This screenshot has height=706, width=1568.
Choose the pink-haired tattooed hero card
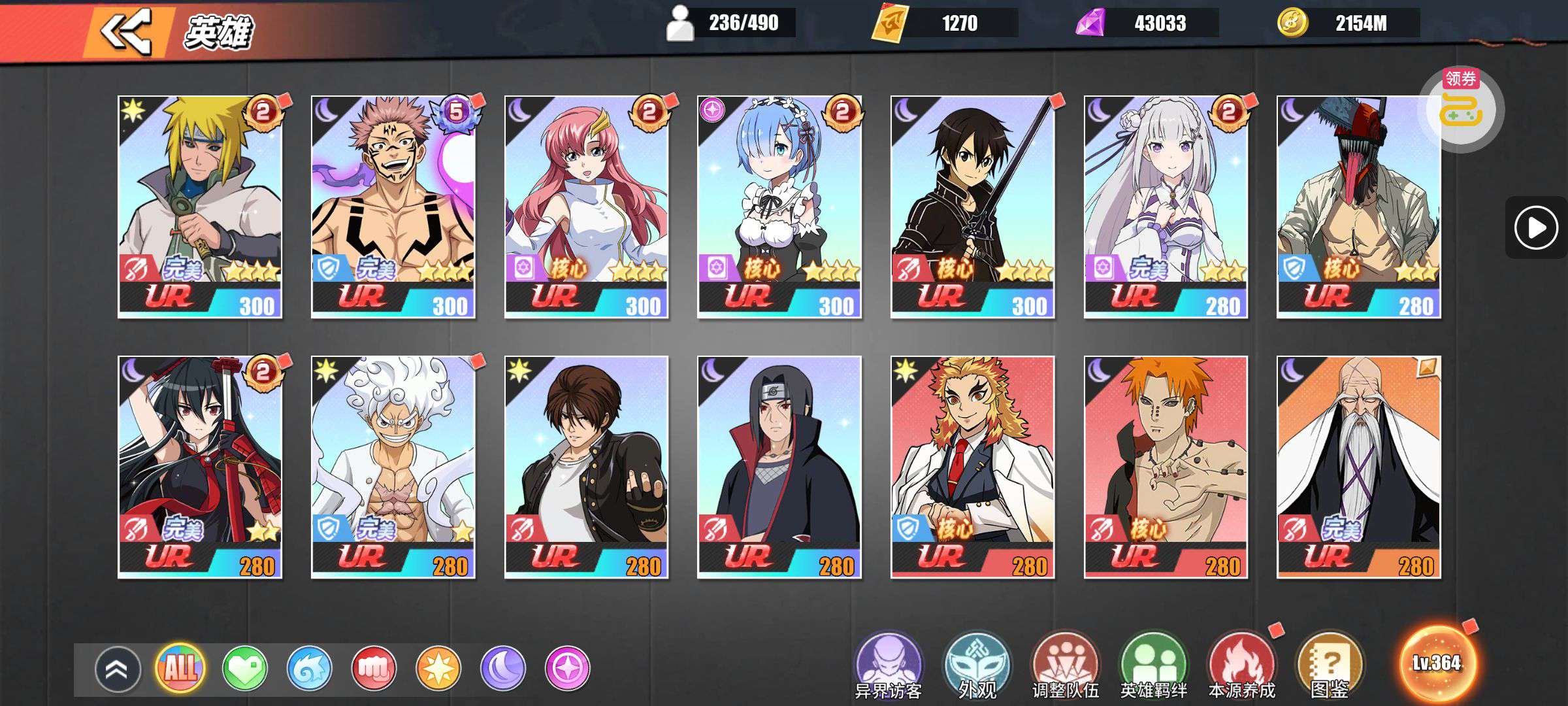[x=393, y=207]
